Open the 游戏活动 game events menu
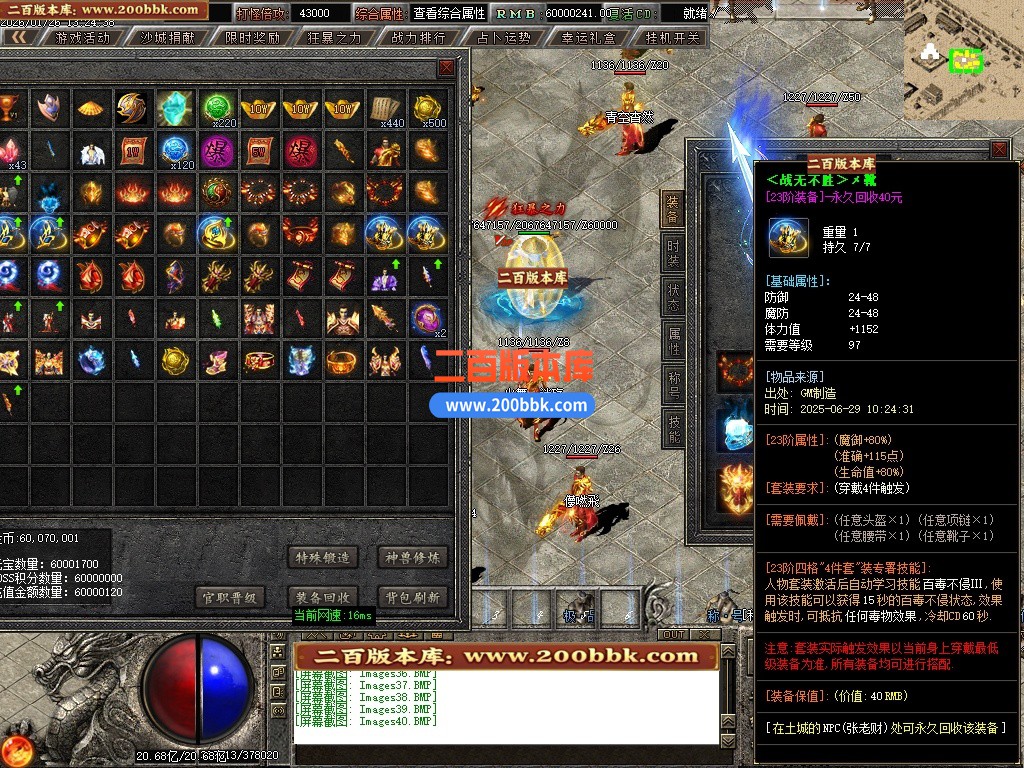Screen dimensions: 1024x768 [x=82, y=38]
